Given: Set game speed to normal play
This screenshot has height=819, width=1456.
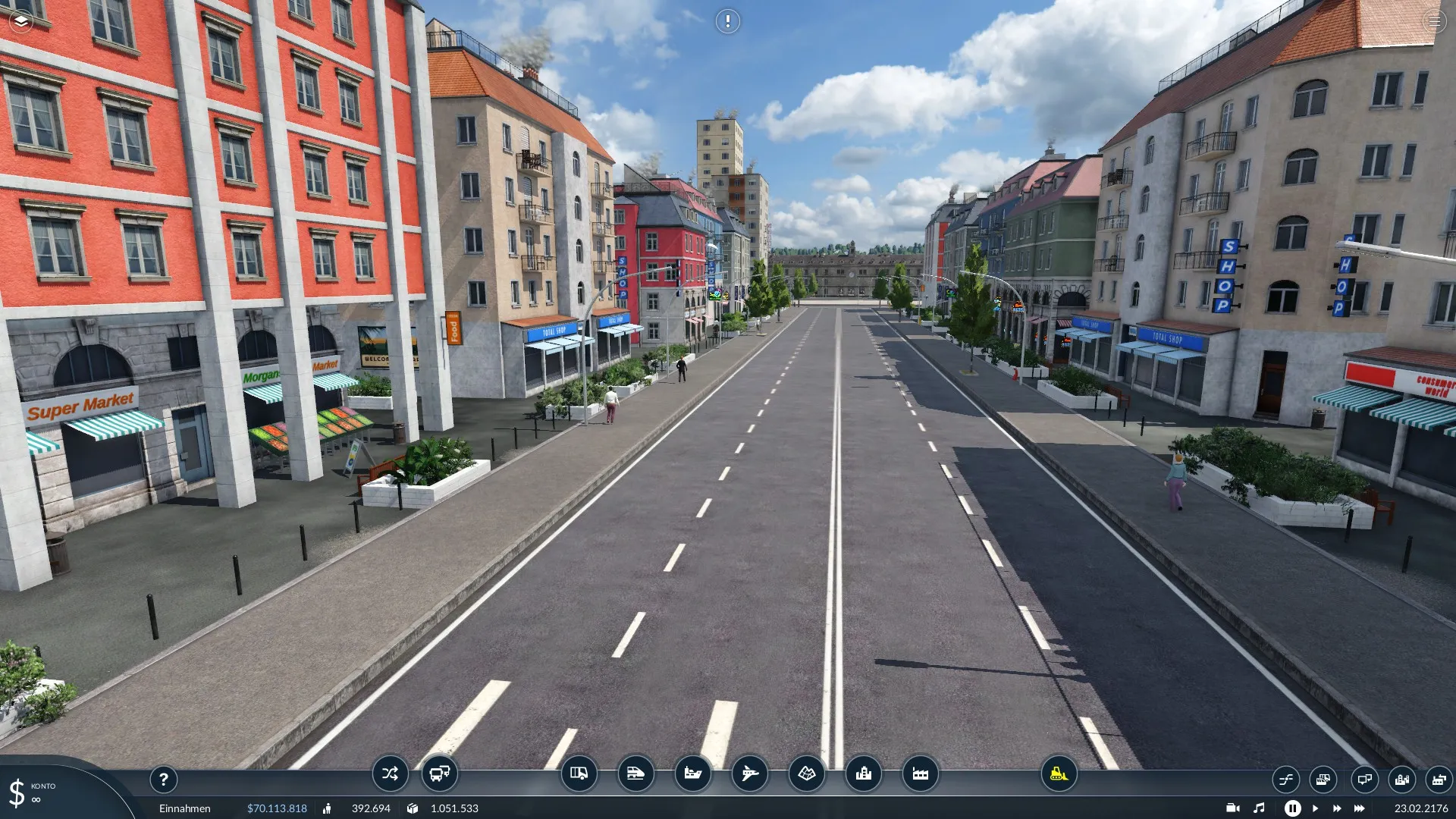Looking at the screenshot, I should (1315, 808).
